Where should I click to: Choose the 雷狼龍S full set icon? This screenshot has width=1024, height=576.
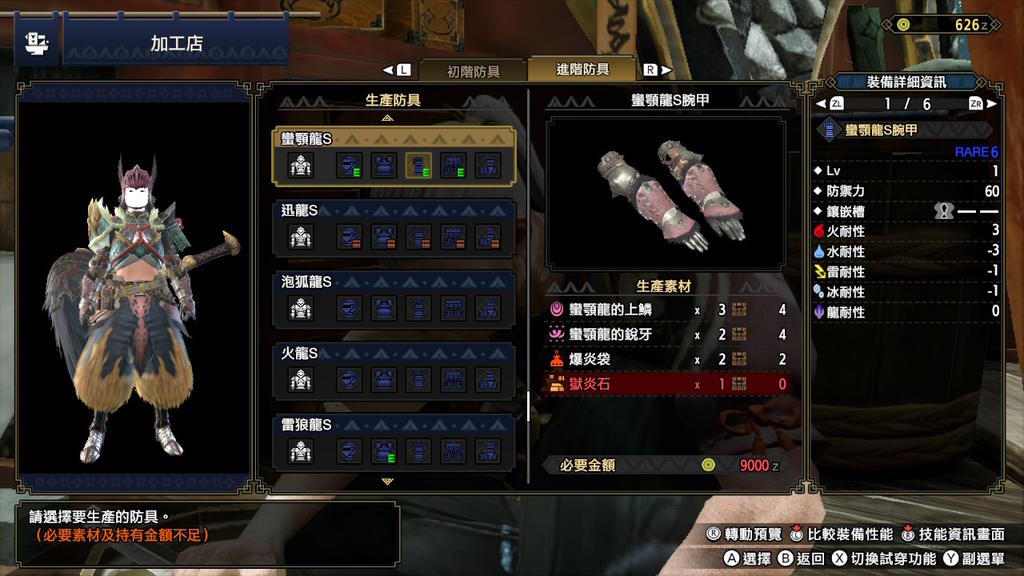(301, 450)
